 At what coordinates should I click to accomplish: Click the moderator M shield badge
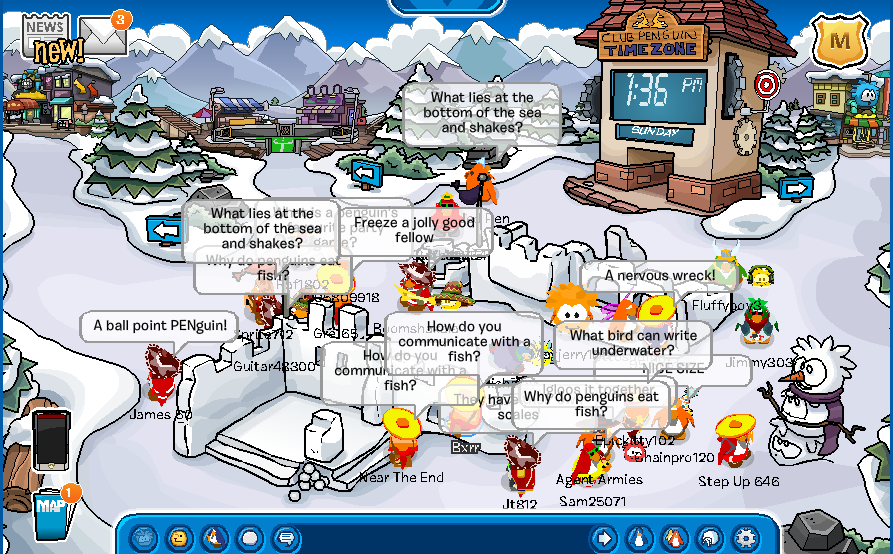840,41
